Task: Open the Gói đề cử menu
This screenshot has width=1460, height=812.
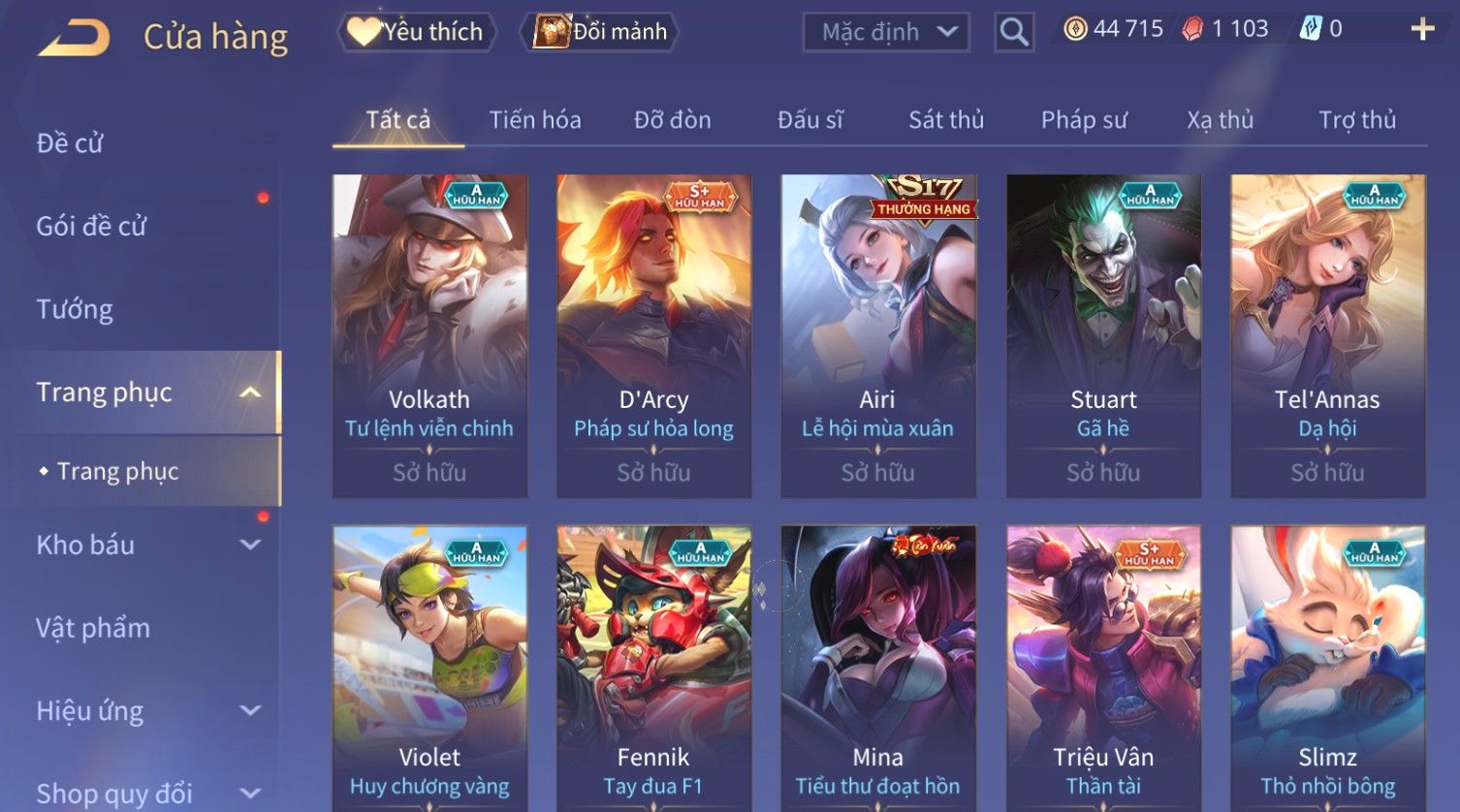Action: click(91, 227)
